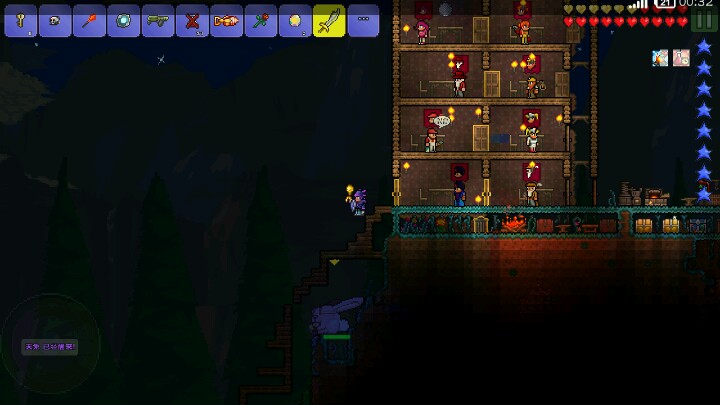Screen dimensions: 720x405
Task: Pause the game with the pause button
Action: pyautogui.click(x=705, y=22)
